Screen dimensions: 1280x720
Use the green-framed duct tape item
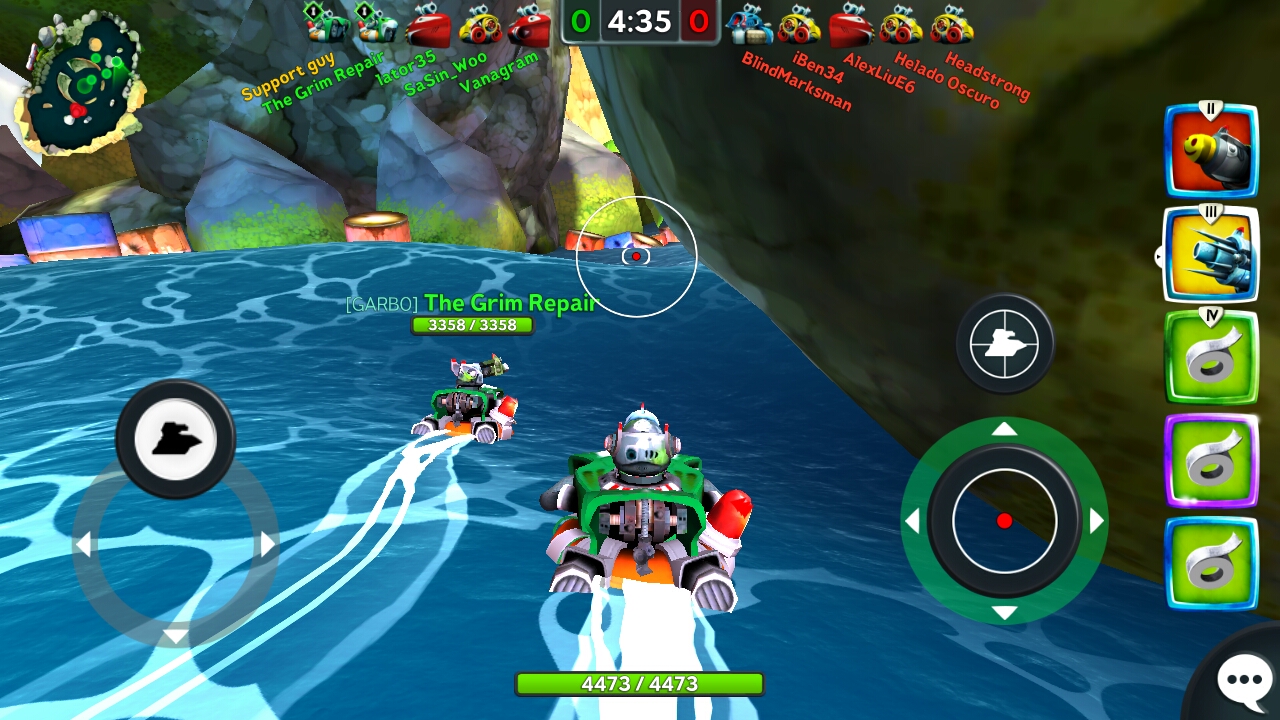[x=1211, y=358]
